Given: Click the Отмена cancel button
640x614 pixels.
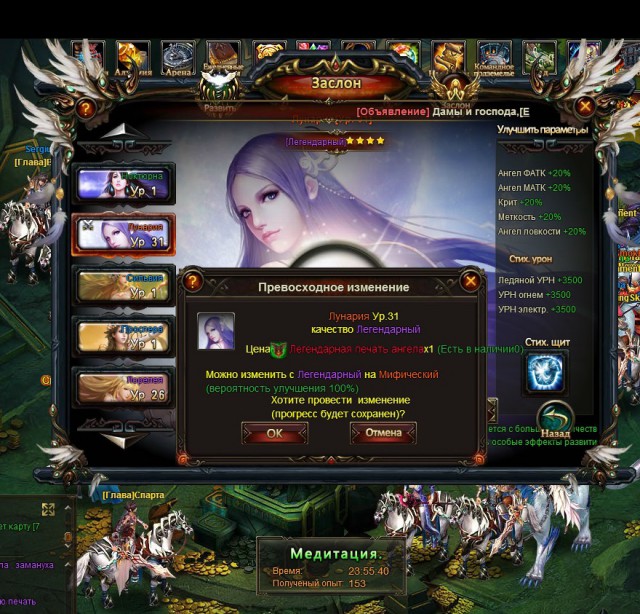Looking at the screenshot, I should tap(383, 433).
